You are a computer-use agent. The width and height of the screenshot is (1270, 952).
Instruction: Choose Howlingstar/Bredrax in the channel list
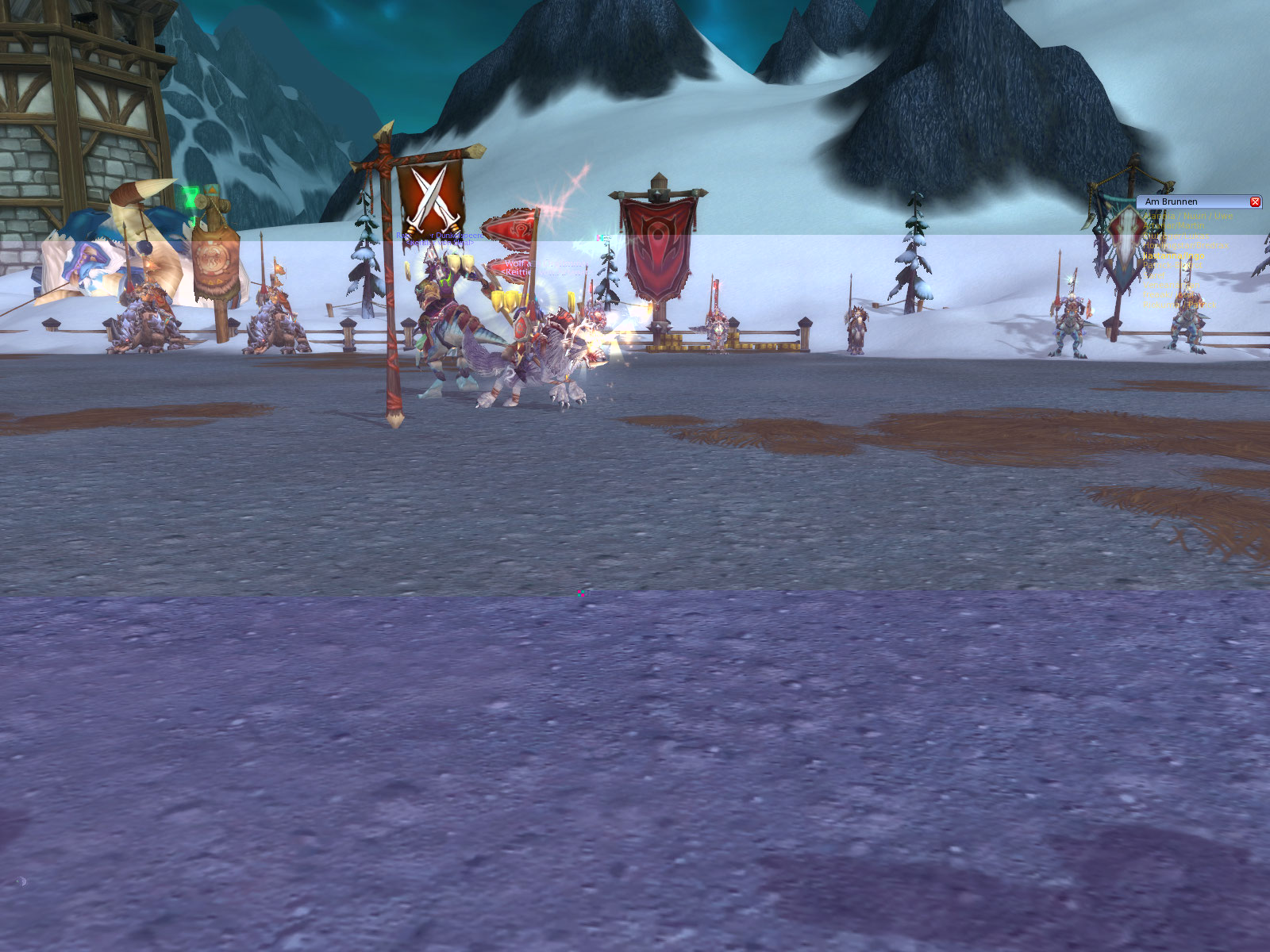(x=1186, y=246)
